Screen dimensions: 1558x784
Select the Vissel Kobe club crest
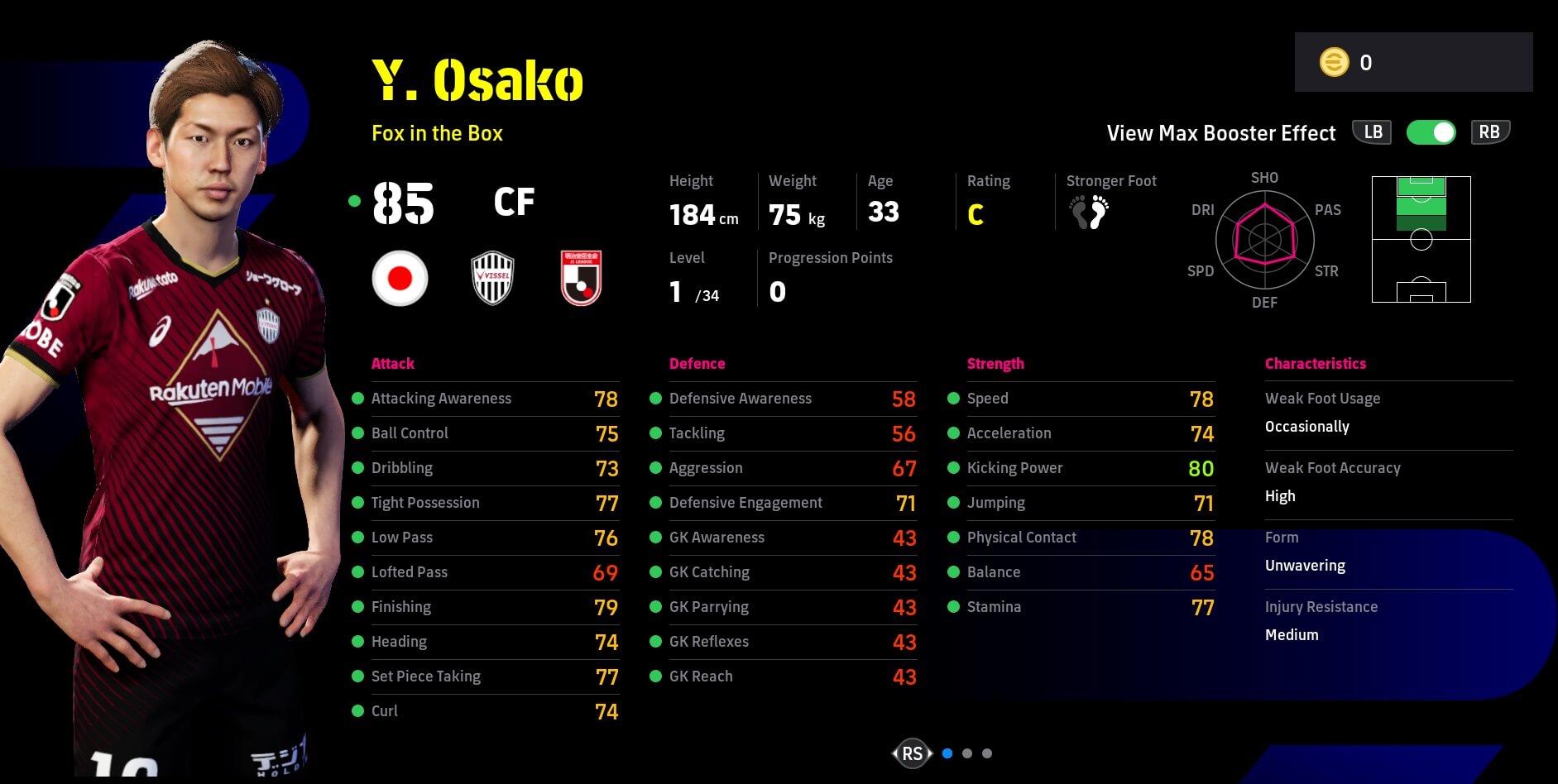click(x=492, y=279)
